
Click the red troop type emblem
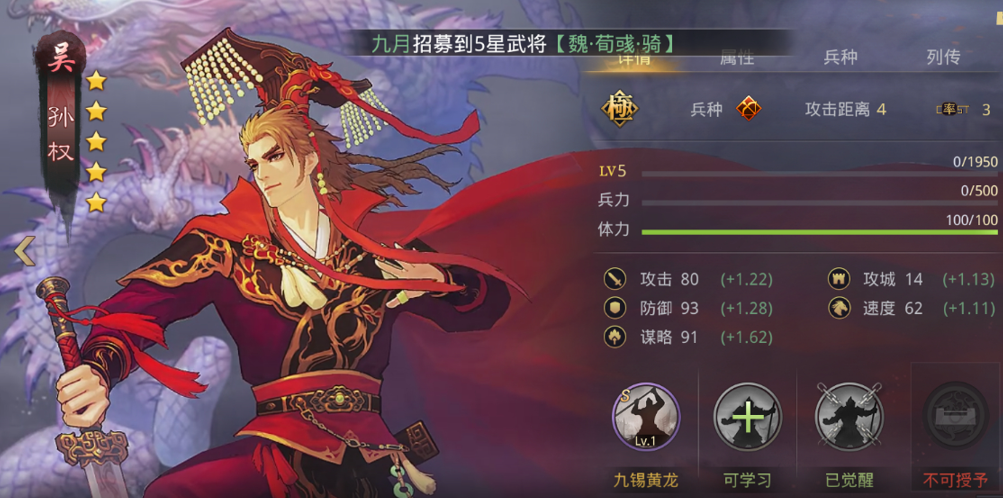pyautogui.click(x=748, y=109)
